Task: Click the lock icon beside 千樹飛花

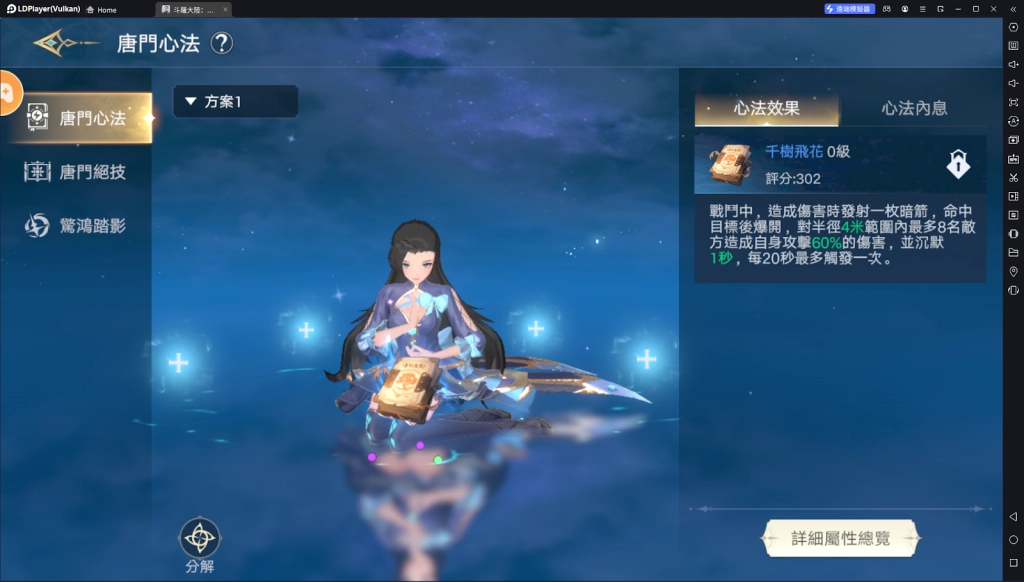Action: click(x=958, y=165)
